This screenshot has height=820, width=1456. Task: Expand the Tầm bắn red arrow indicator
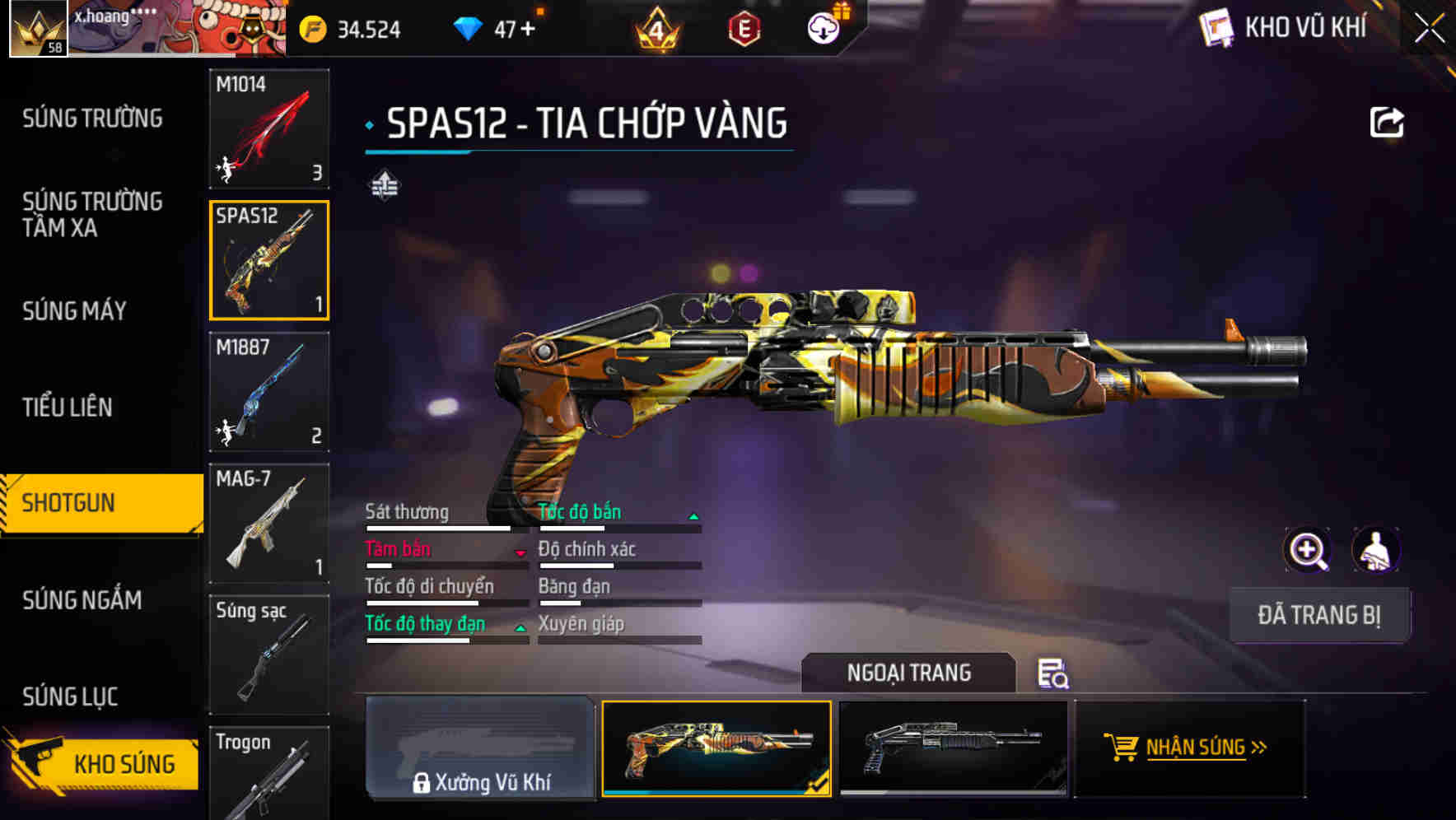[x=520, y=552]
